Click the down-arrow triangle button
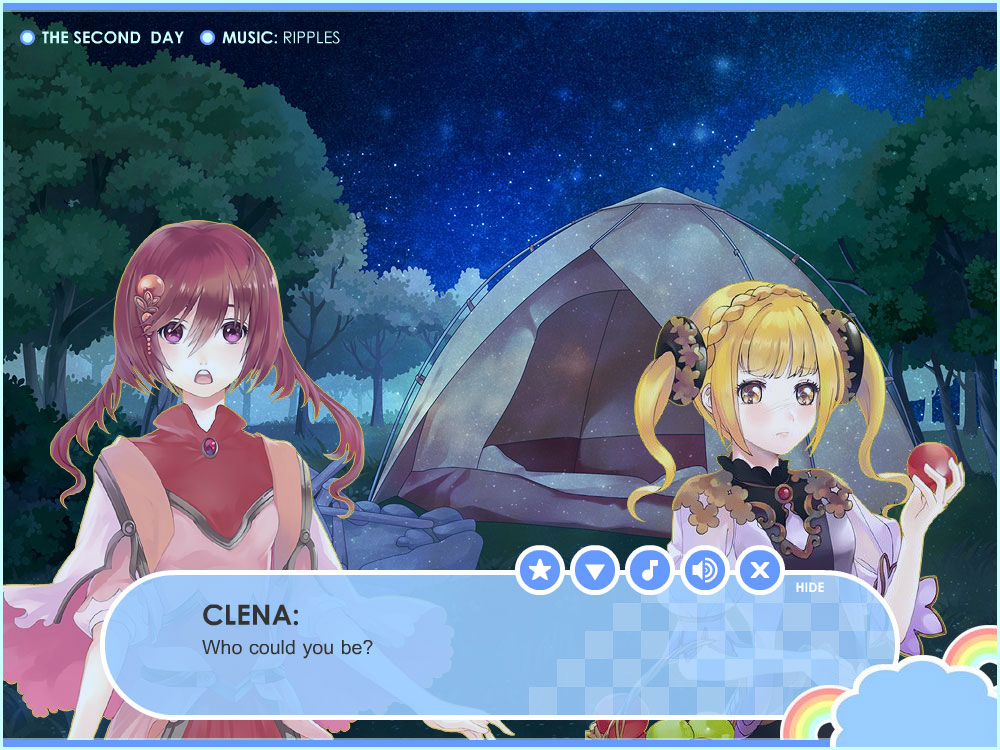Screen dimensions: 1000x750 (596, 571)
